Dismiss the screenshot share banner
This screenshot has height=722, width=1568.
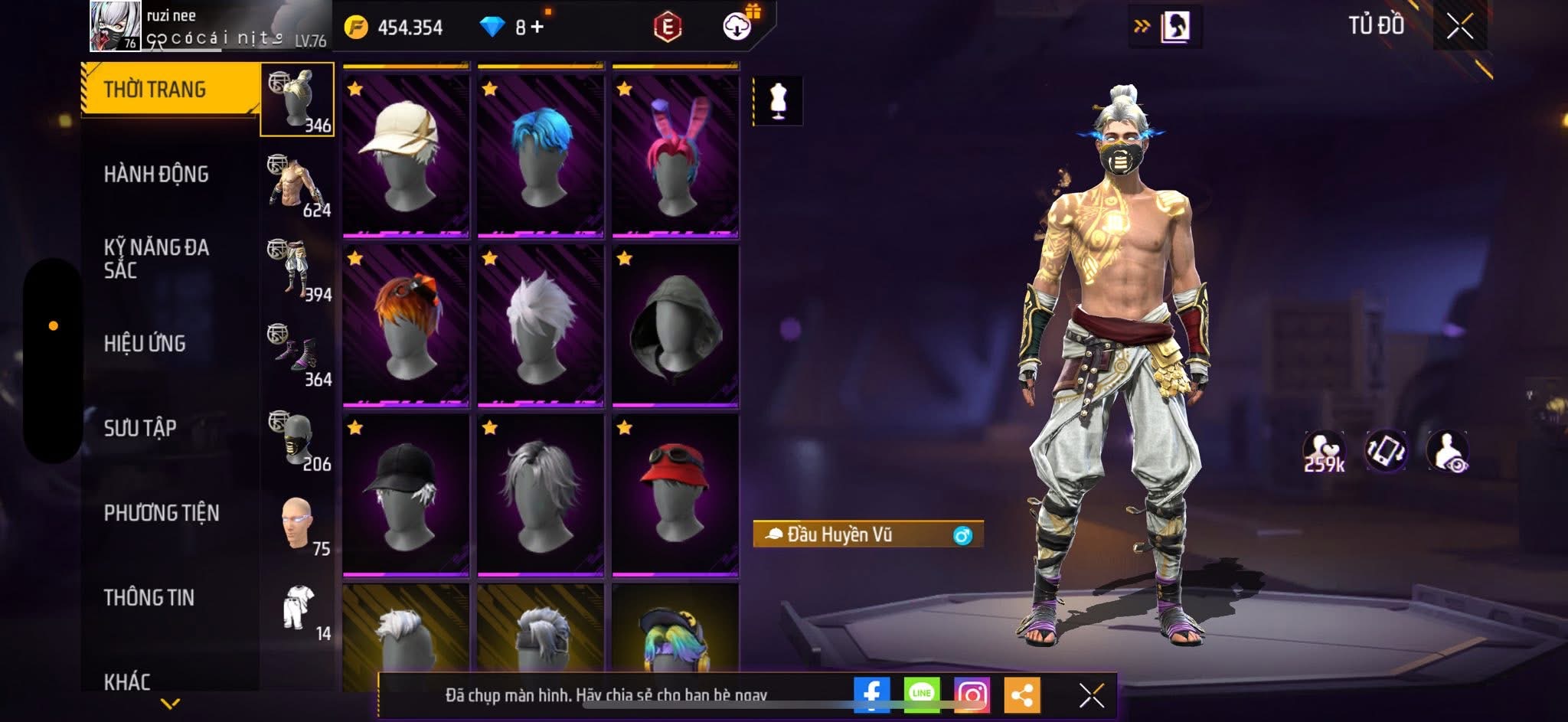[x=1091, y=695]
